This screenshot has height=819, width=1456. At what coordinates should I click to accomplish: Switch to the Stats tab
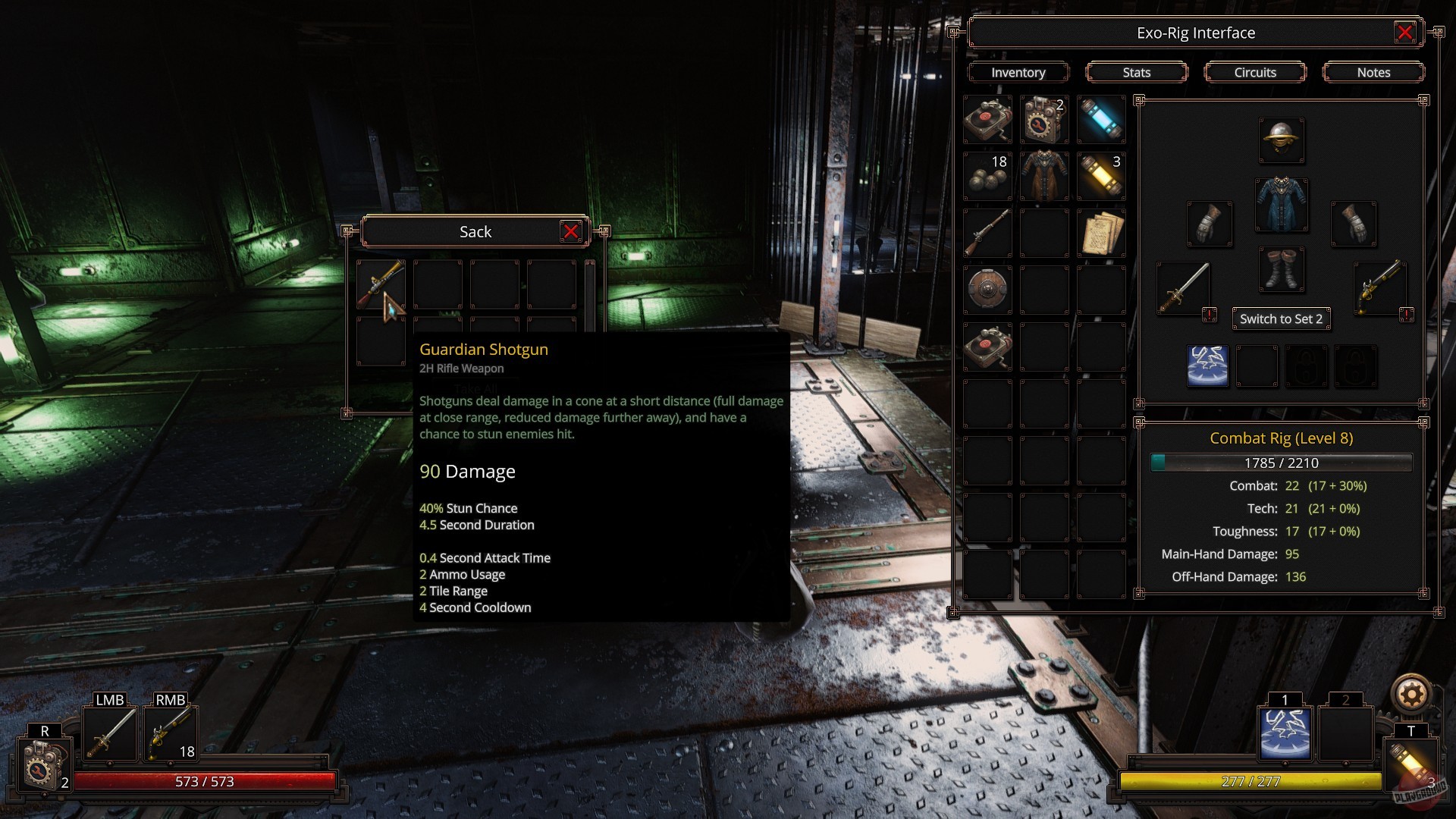[x=1136, y=72]
